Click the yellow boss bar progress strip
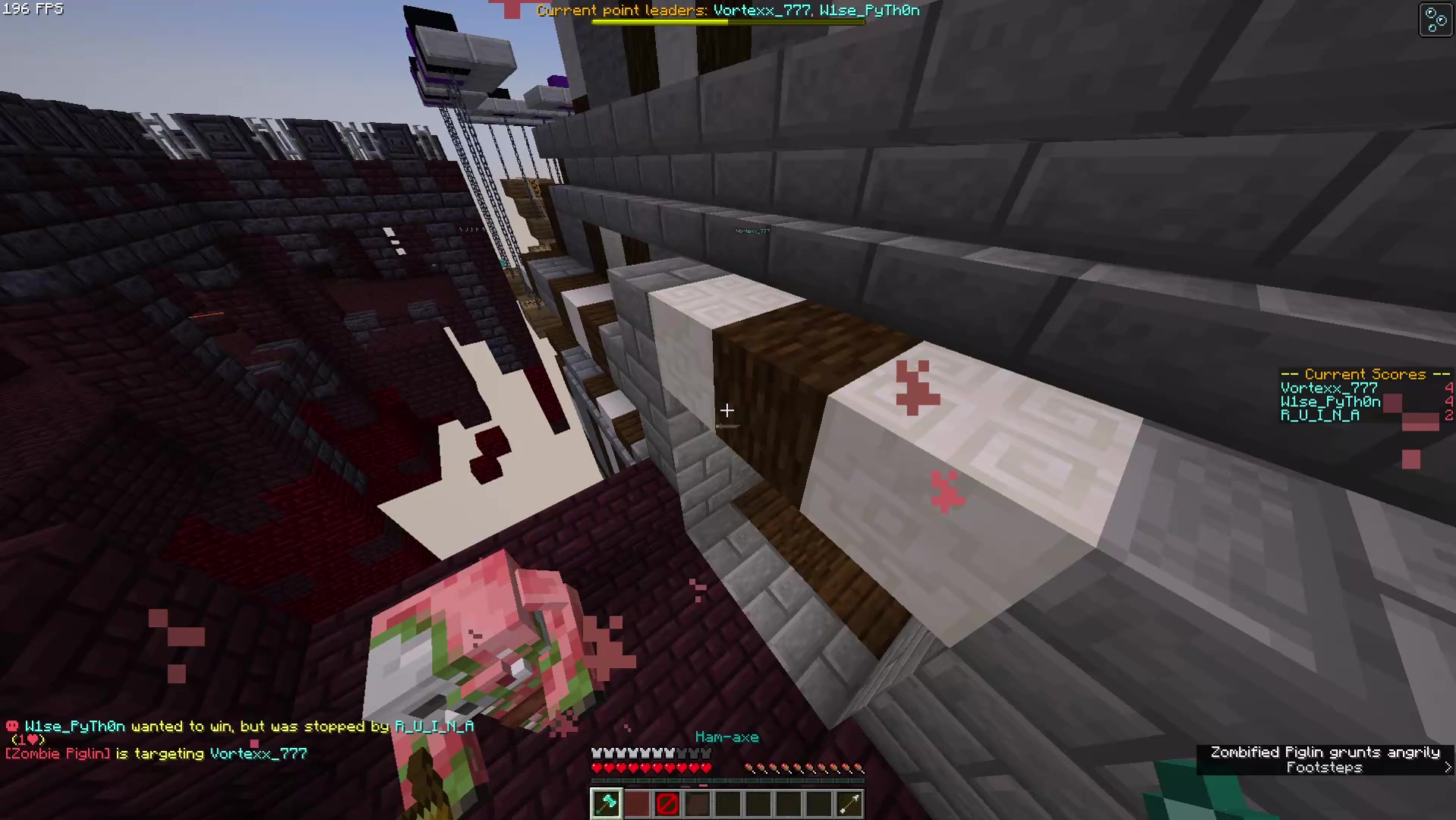This screenshot has height=820, width=1456. point(660,22)
